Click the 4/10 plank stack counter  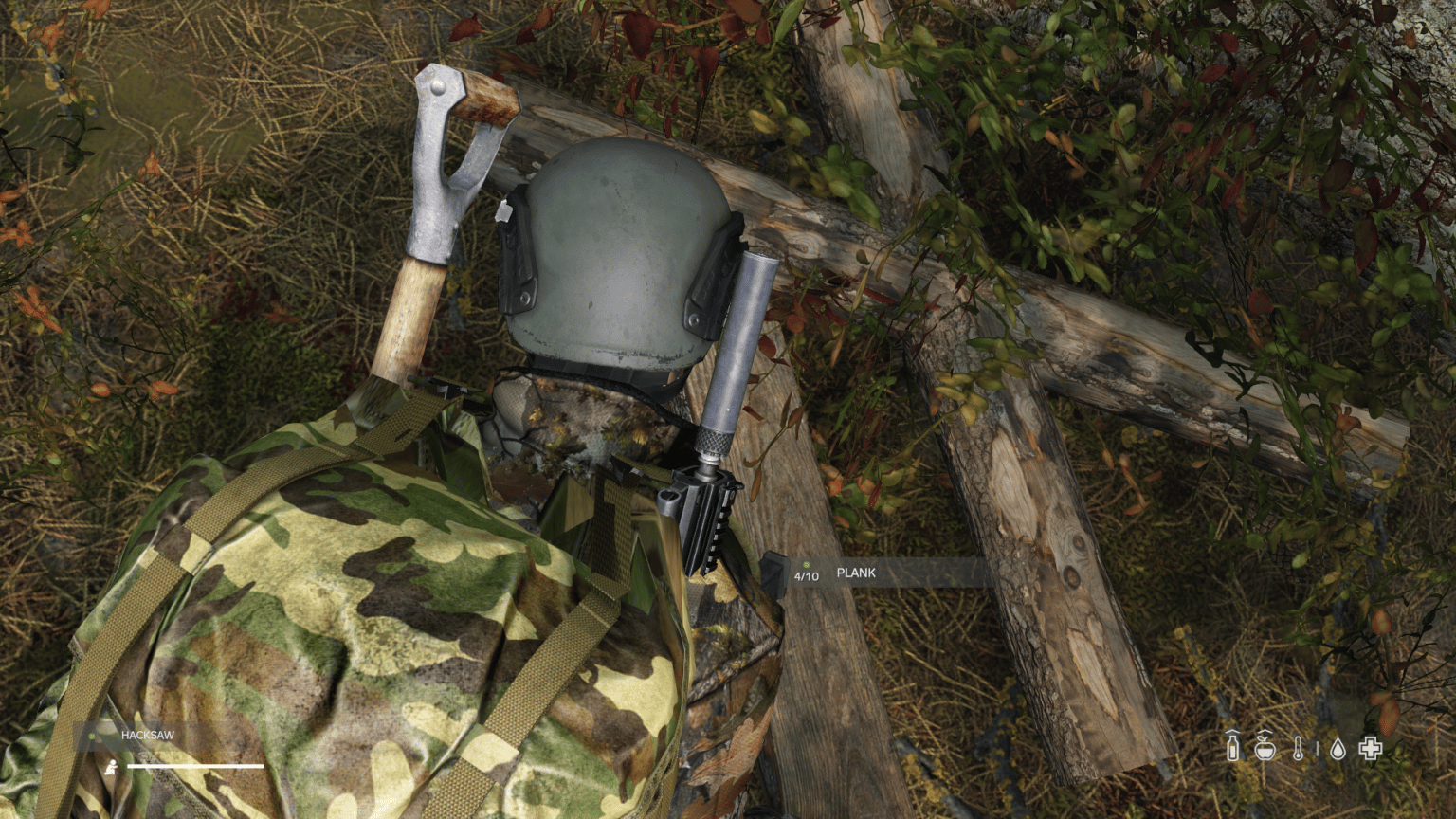coord(808,574)
